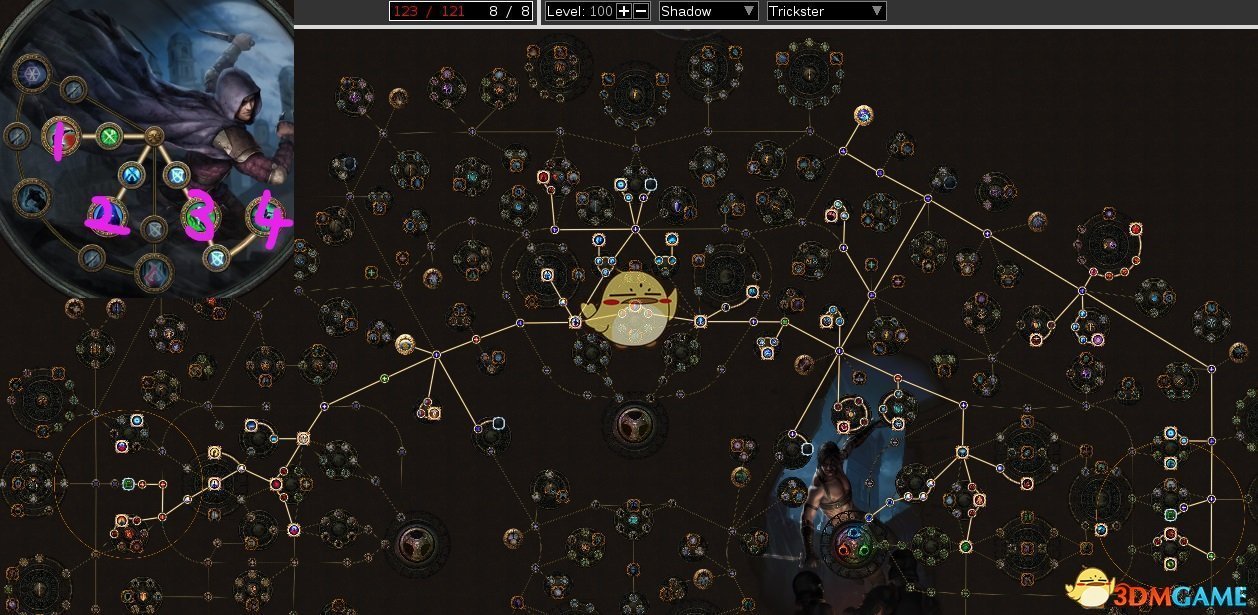Open the Shadow class dropdown

click(x=708, y=11)
